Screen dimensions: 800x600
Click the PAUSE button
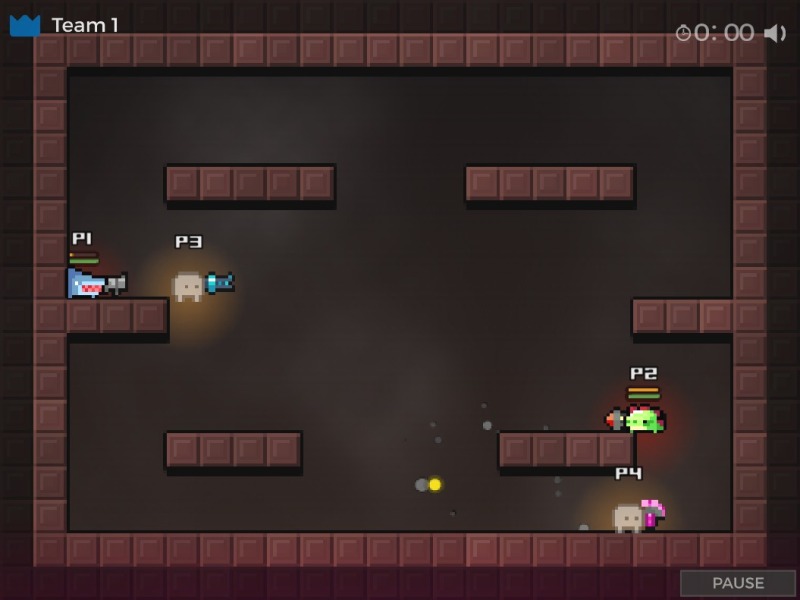(738, 583)
